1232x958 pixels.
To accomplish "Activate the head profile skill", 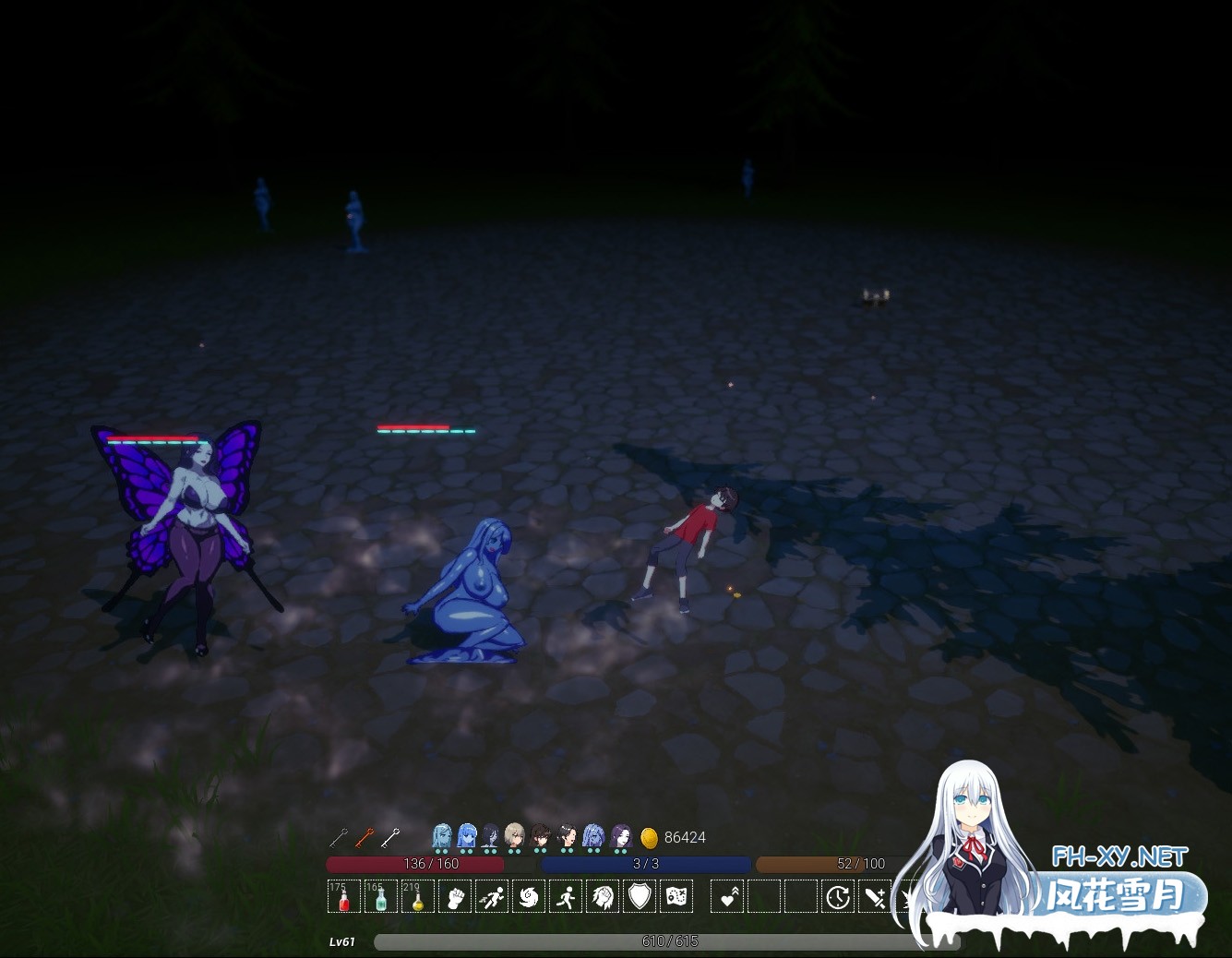I will [x=603, y=896].
